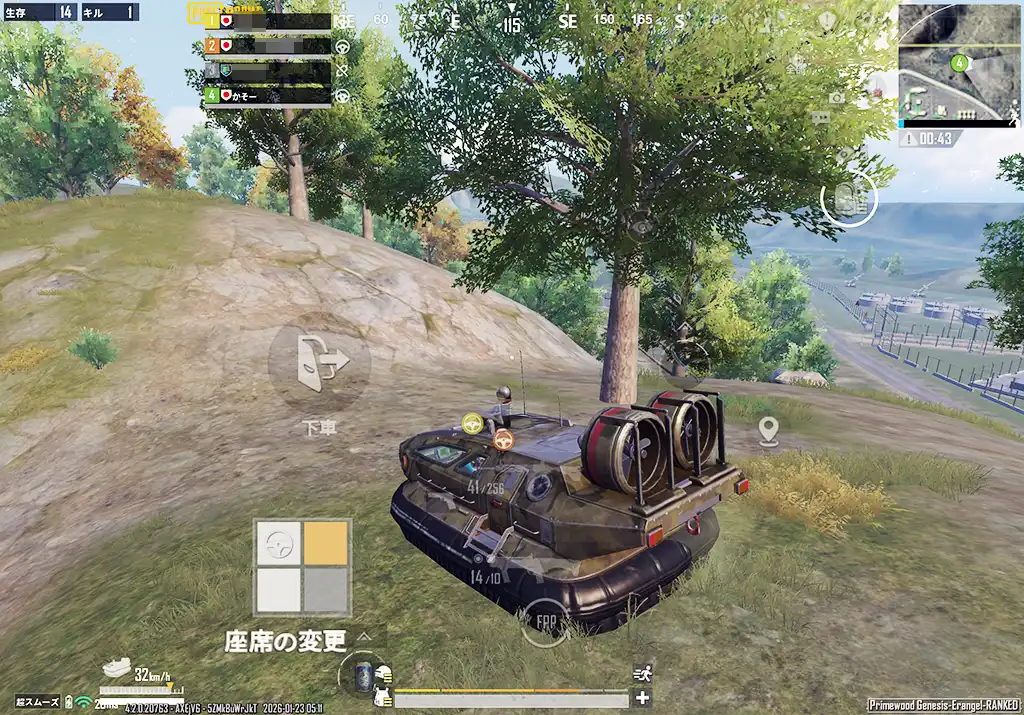
Task: Select teammate 2 row in squad list
Action: 268,45
